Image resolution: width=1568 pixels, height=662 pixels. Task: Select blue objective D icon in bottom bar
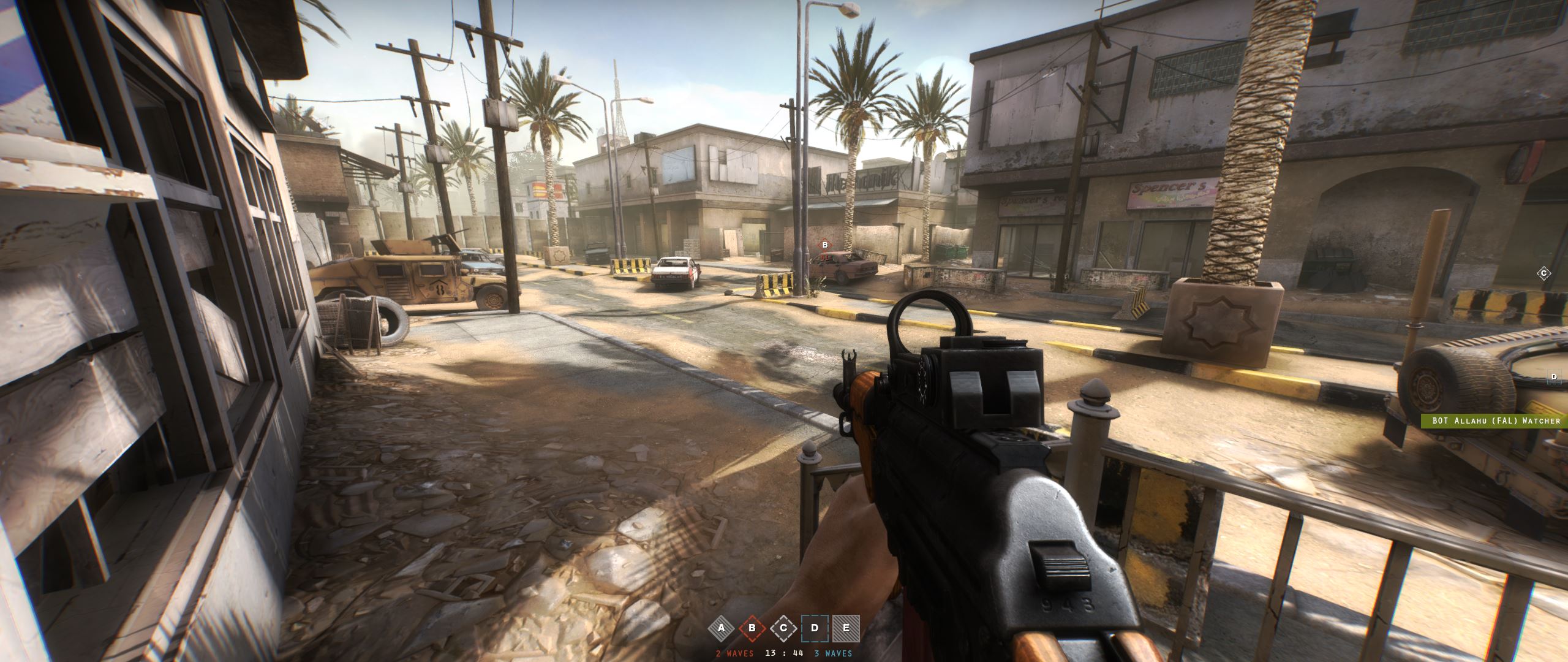click(815, 628)
